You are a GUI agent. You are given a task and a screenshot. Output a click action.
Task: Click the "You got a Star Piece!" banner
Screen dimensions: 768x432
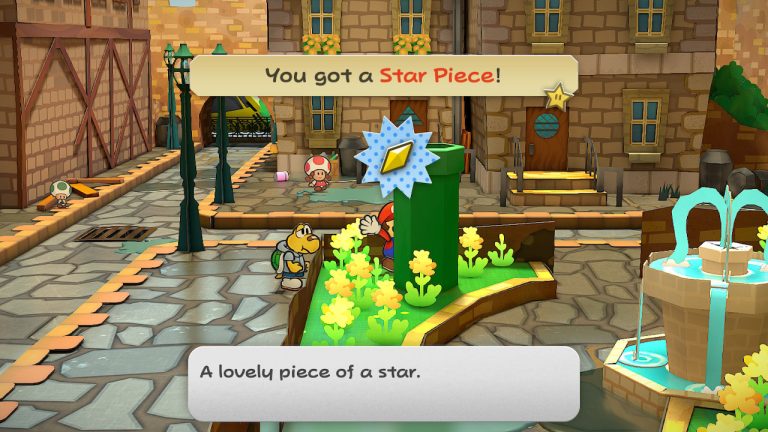point(383,75)
